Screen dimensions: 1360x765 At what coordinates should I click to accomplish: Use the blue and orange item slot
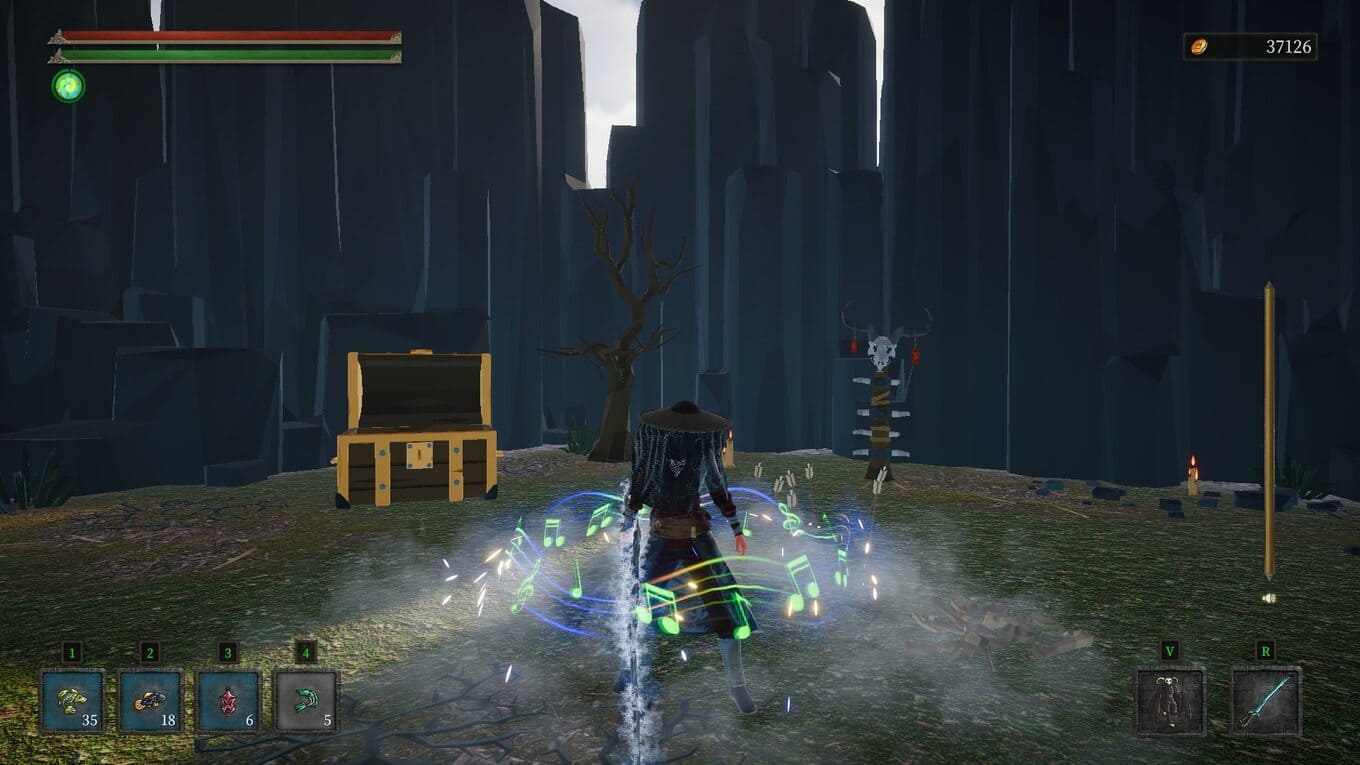tap(150, 700)
